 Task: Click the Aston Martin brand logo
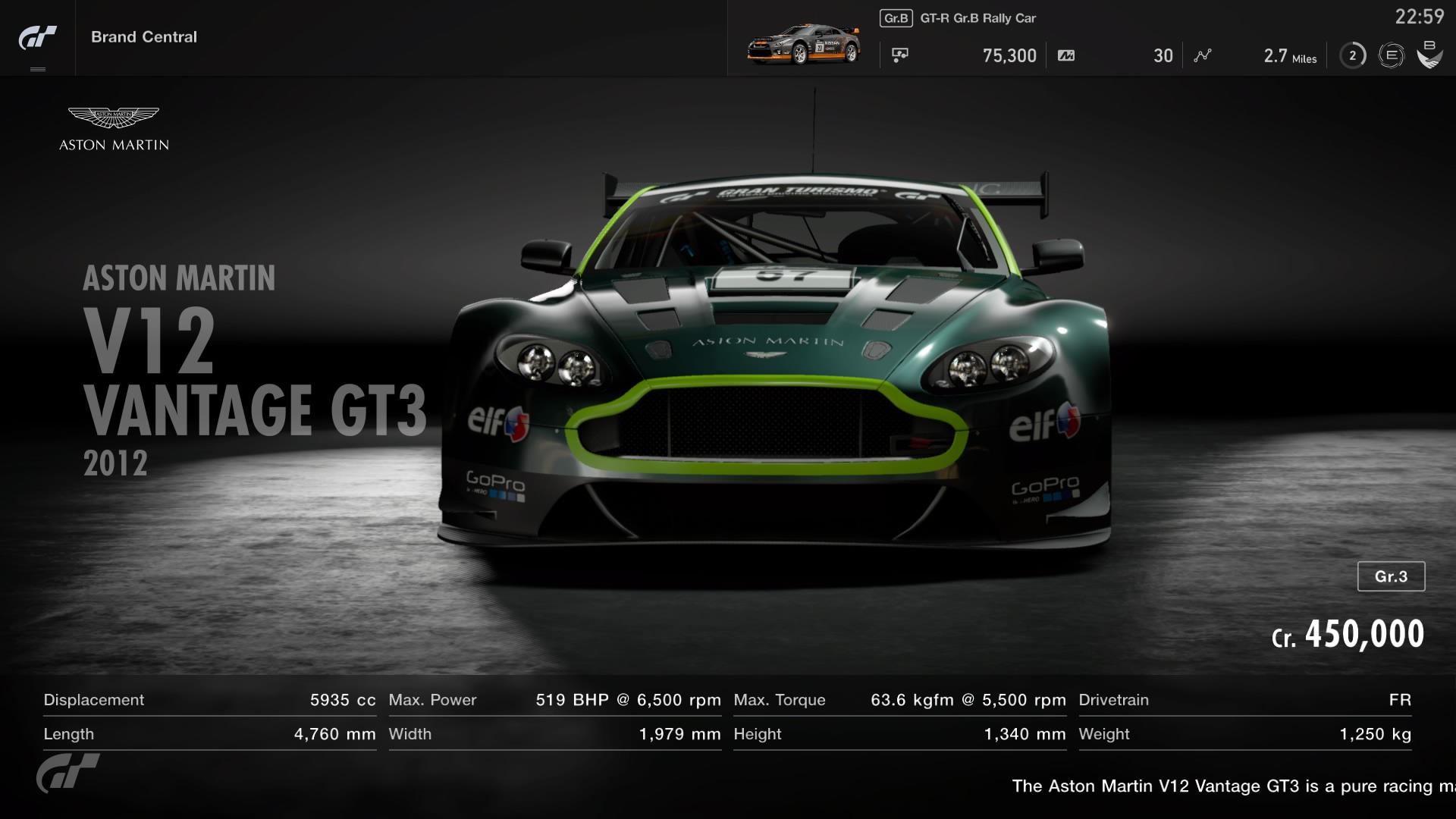[114, 129]
